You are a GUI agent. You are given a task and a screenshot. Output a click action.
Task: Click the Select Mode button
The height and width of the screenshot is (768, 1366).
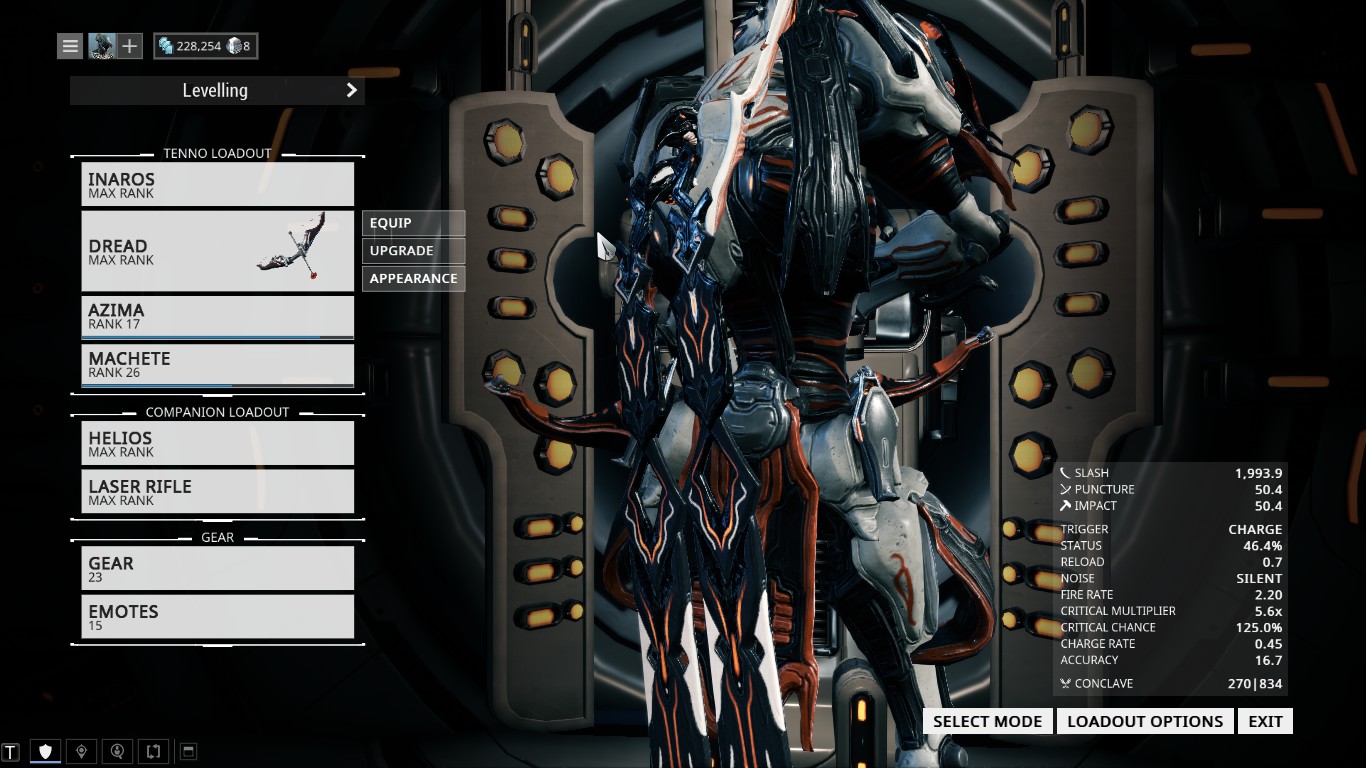[x=987, y=722]
